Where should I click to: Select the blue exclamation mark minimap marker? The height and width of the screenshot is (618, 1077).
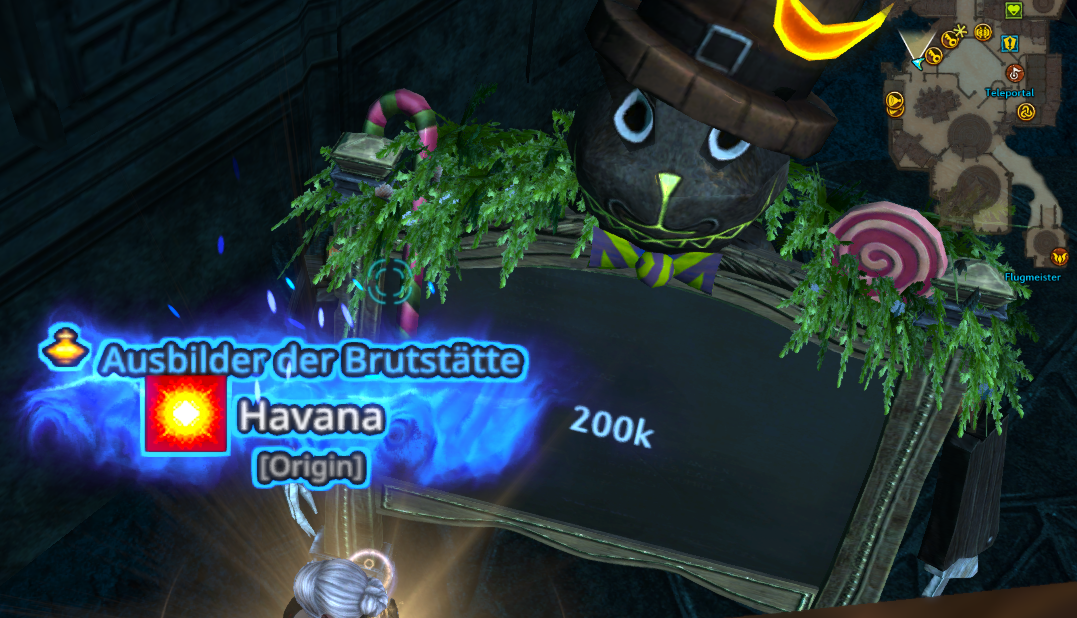click(x=1011, y=42)
